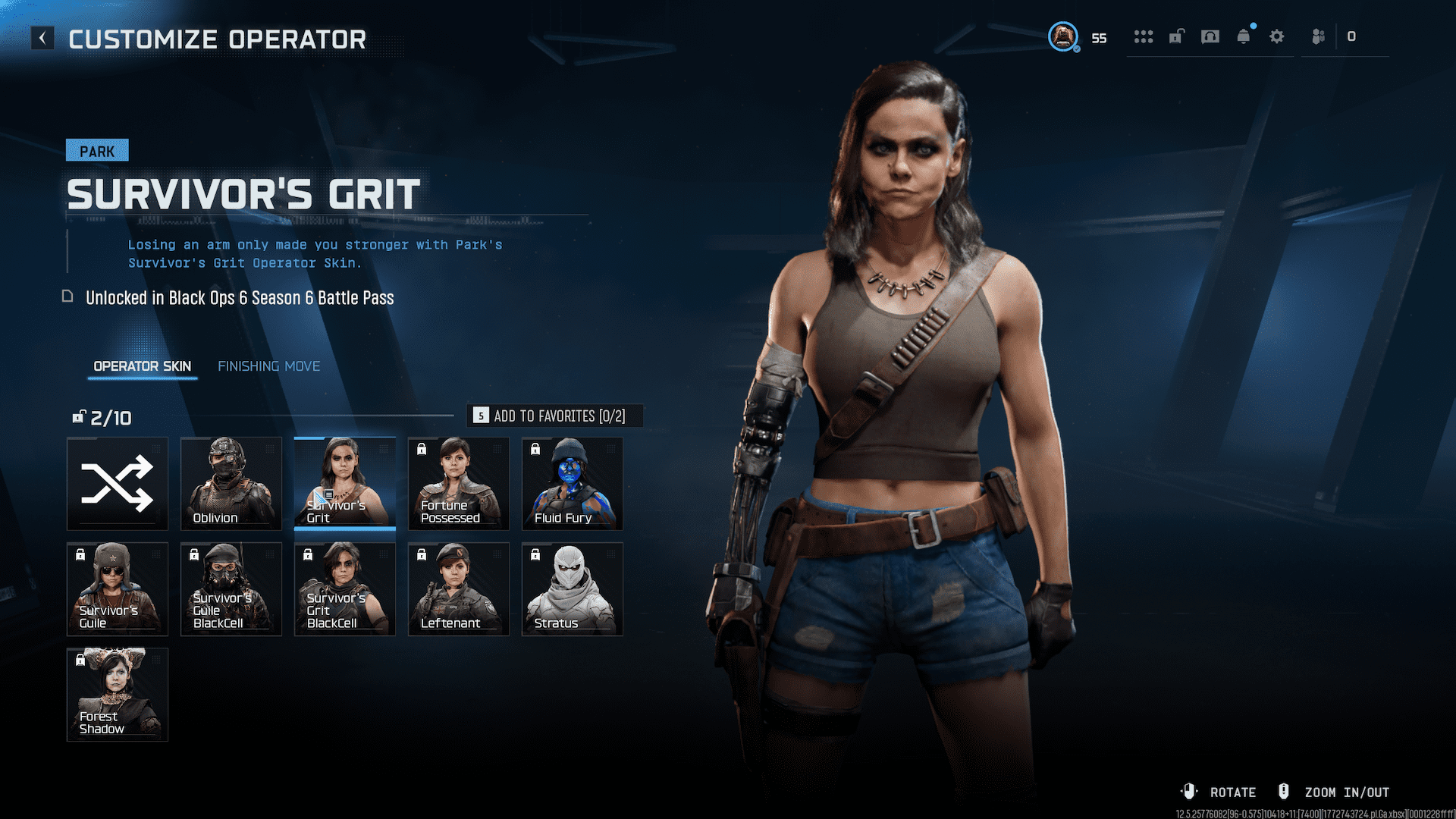The width and height of the screenshot is (1456, 819).
Task: Preview the Fluid Fury skin
Action: 573,484
